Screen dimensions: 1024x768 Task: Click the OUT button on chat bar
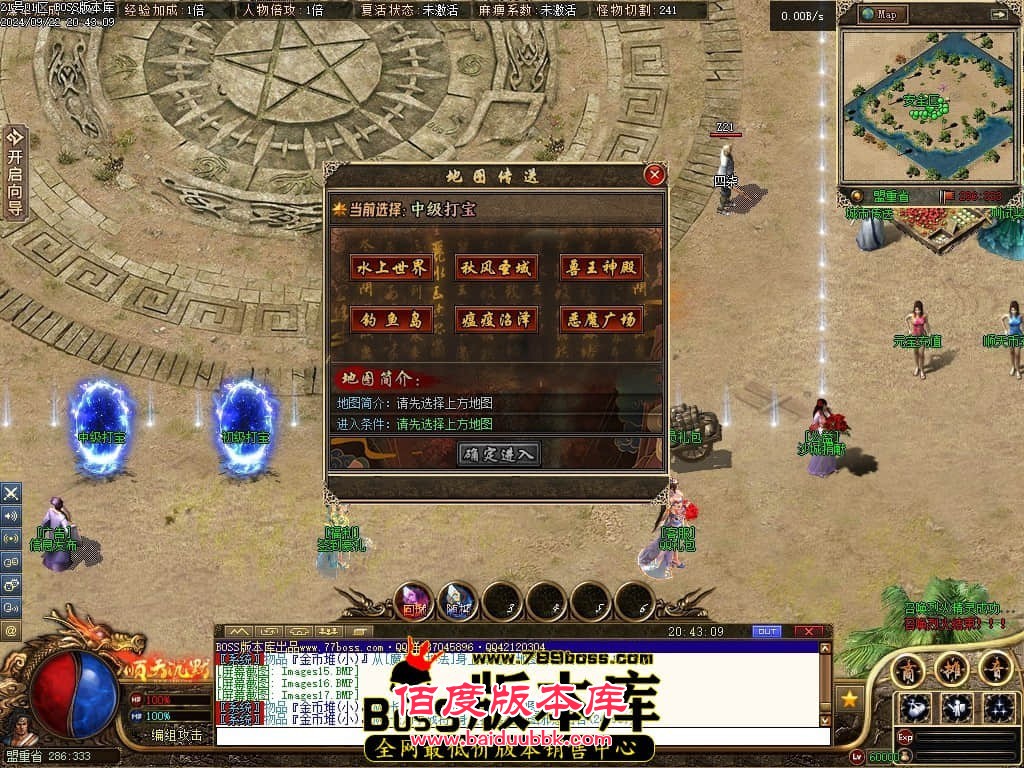[x=766, y=632]
